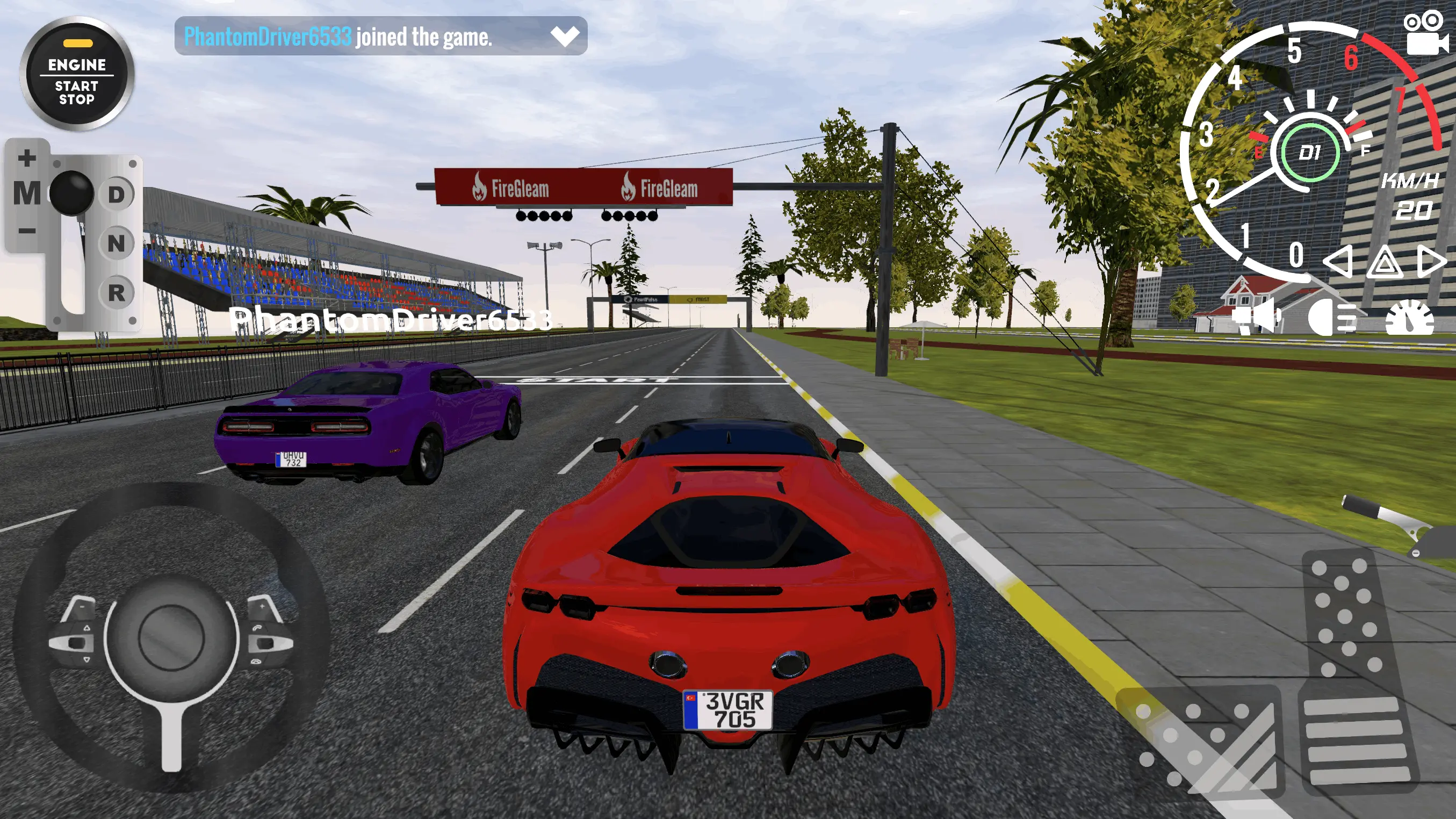The width and height of the screenshot is (1456, 819).
Task: Downshift with the minus gear button
Action: click(x=26, y=231)
